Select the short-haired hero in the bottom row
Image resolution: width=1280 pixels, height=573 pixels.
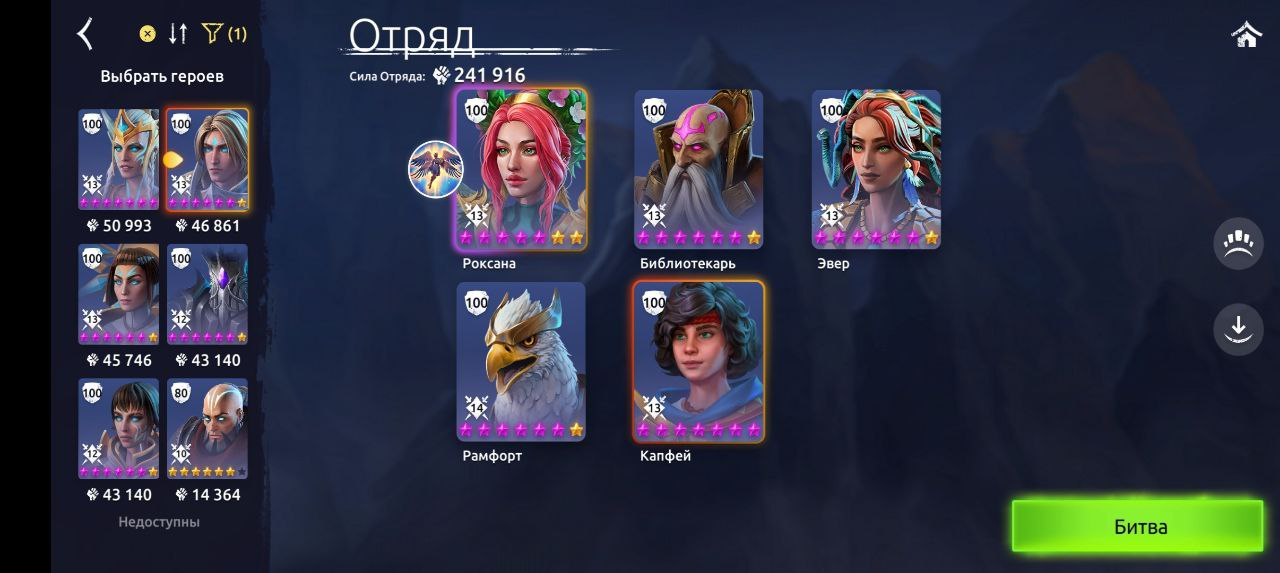click(x=119, y=428)
